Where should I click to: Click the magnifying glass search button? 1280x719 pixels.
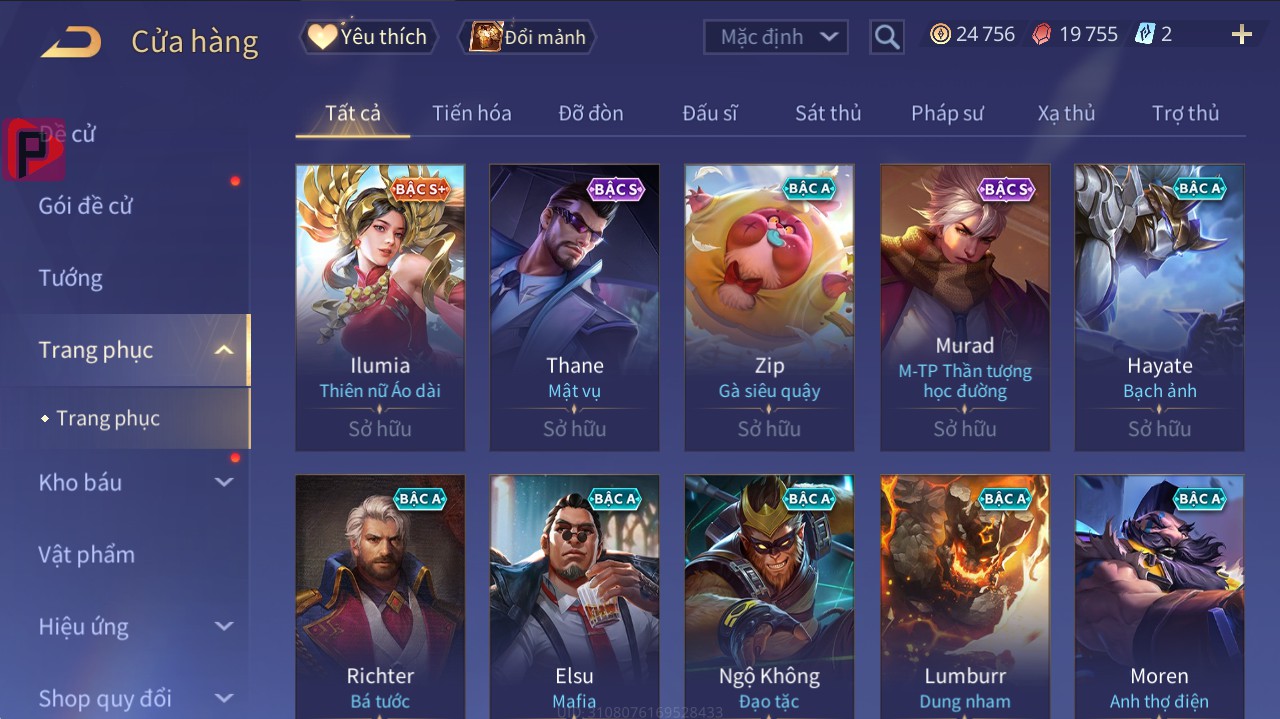(886, 37)
